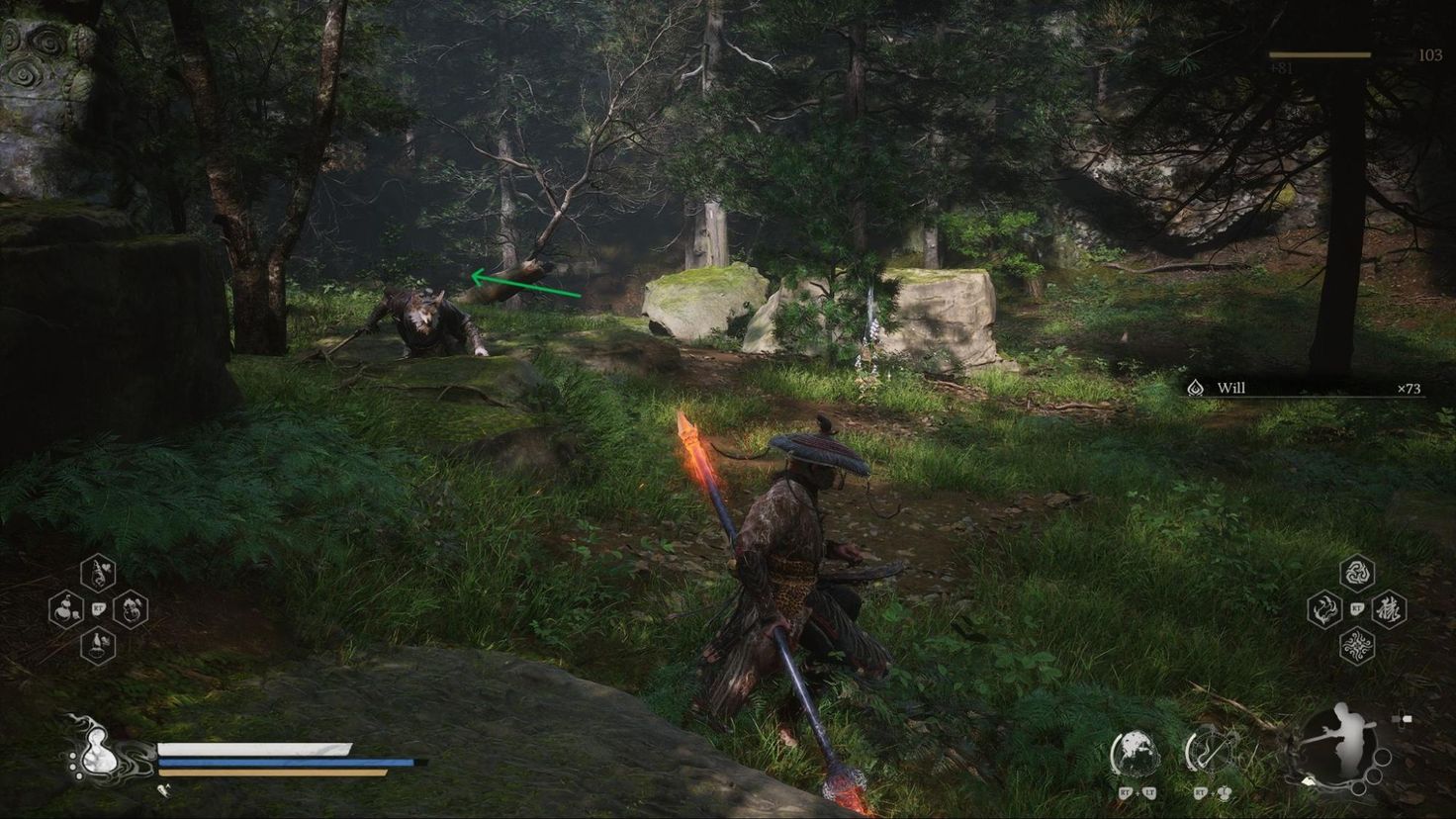Click the top potion item in the item wheel

[96, 572]
